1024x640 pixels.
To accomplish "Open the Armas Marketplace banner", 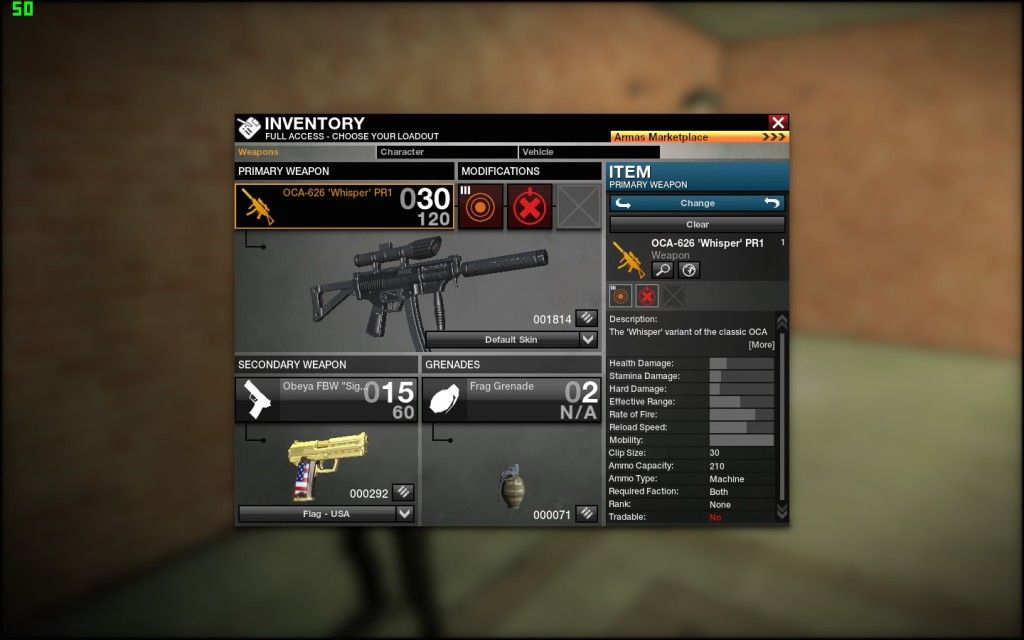I will point(699,137).
